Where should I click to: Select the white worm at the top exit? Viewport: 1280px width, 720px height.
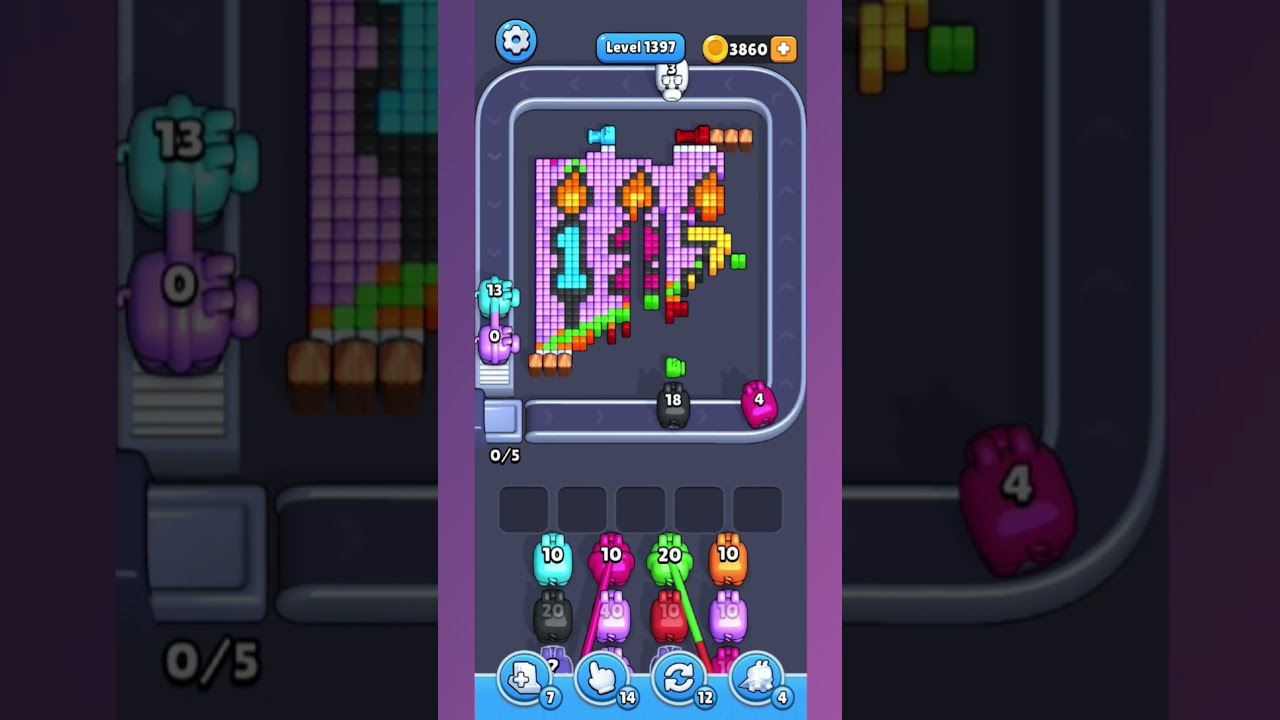[x=671, y=80]
